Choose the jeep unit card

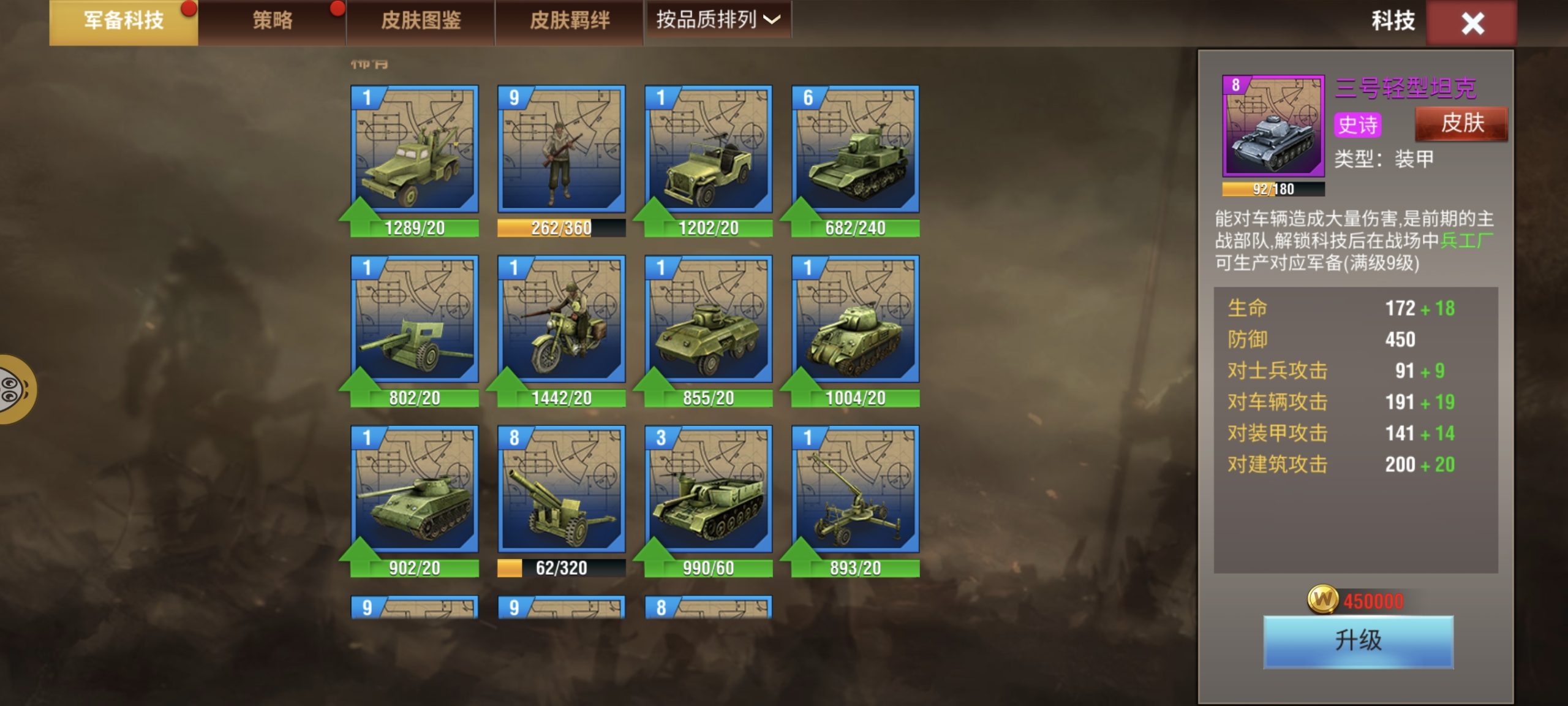pos(709,150)
